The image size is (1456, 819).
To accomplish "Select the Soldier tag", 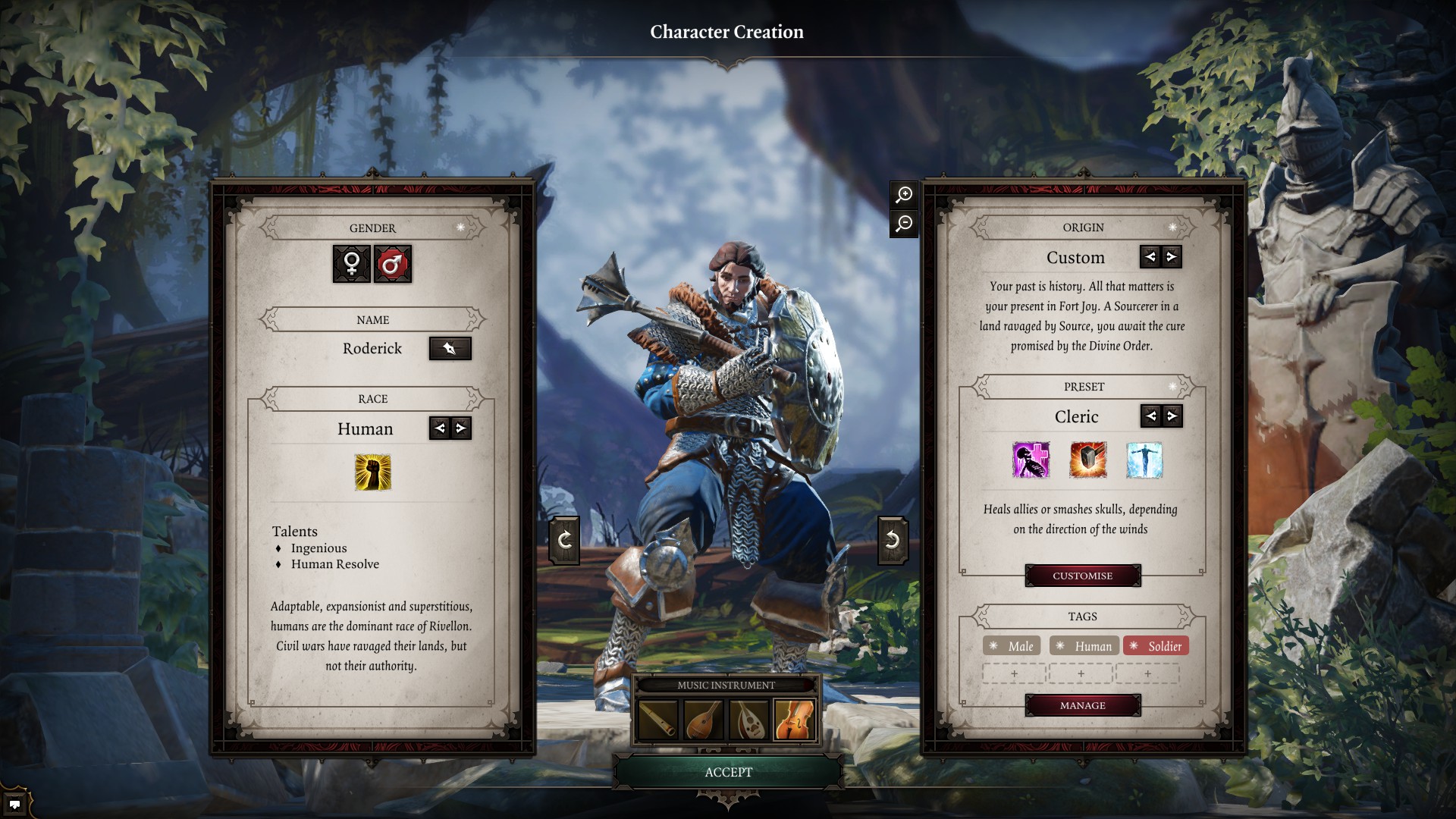I will click(x=1156, y=646).
